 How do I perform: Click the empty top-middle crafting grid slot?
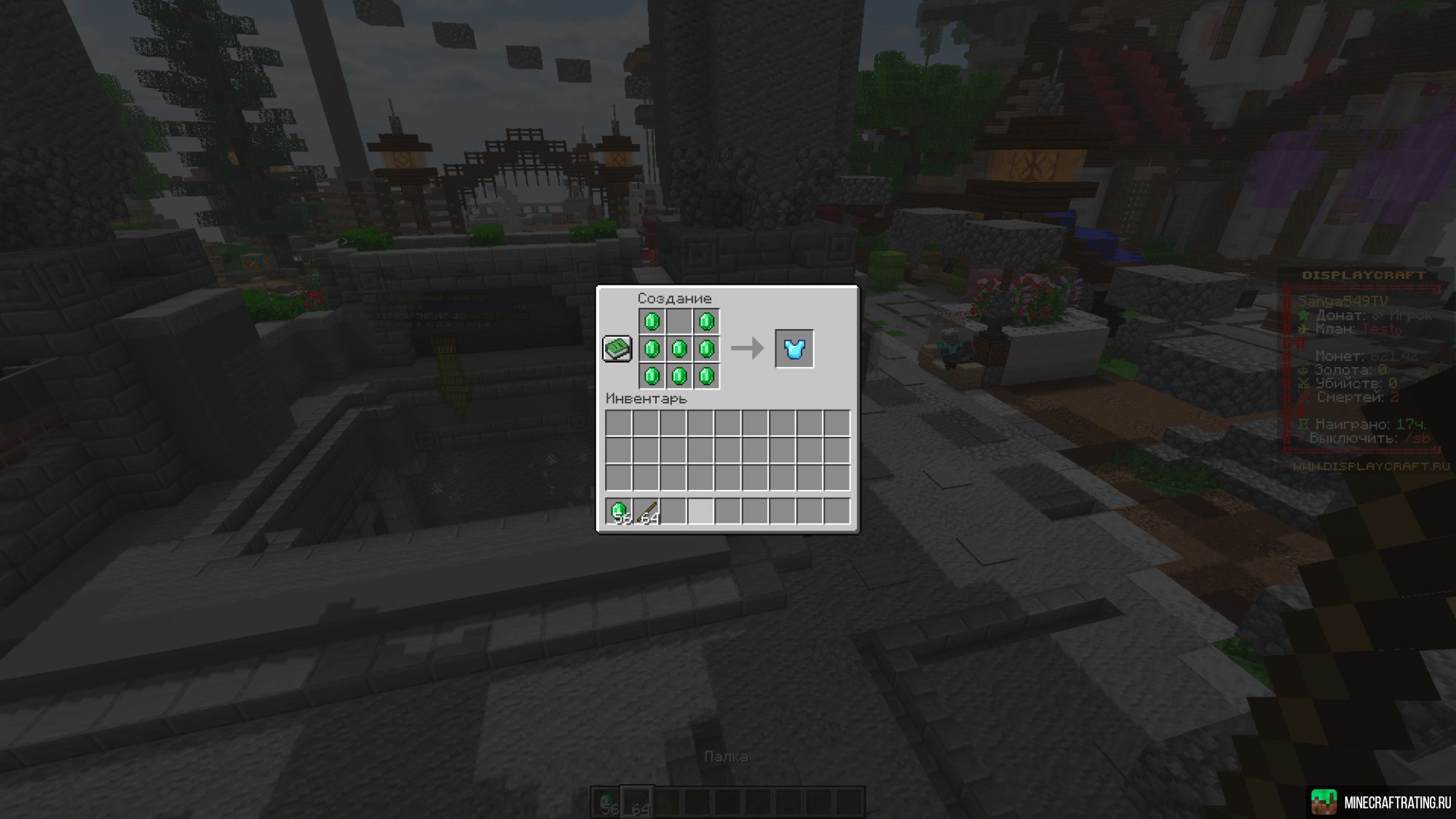click(x=679, y=322)
